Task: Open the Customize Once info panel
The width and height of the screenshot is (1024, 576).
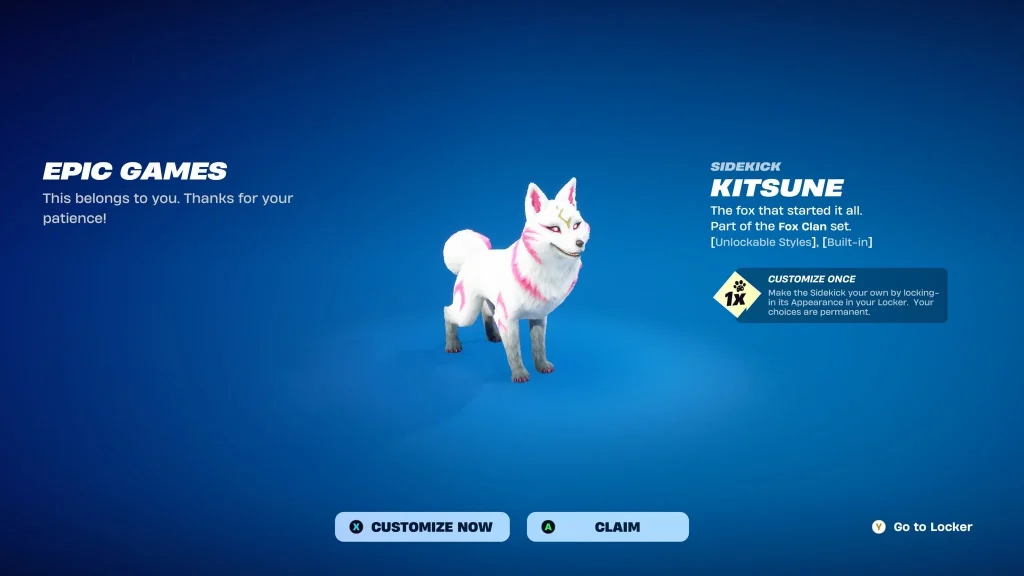Action: pos(830,295)
